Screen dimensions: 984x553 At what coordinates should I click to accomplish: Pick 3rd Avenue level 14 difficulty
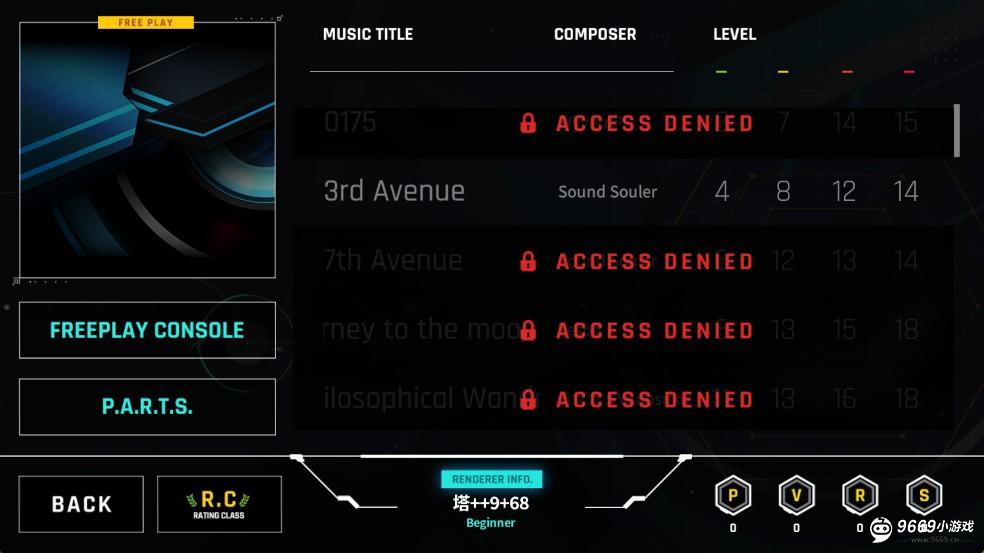point(906,191)
